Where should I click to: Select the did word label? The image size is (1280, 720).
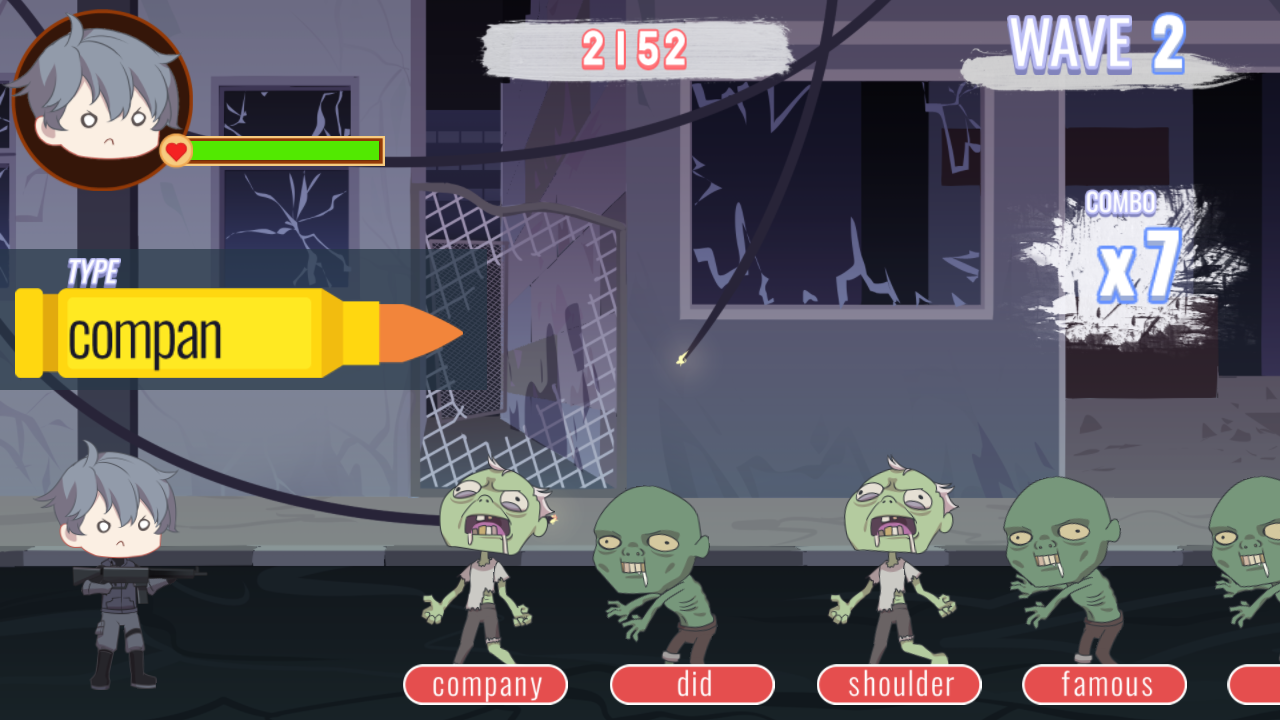click(x=691, y=684)
